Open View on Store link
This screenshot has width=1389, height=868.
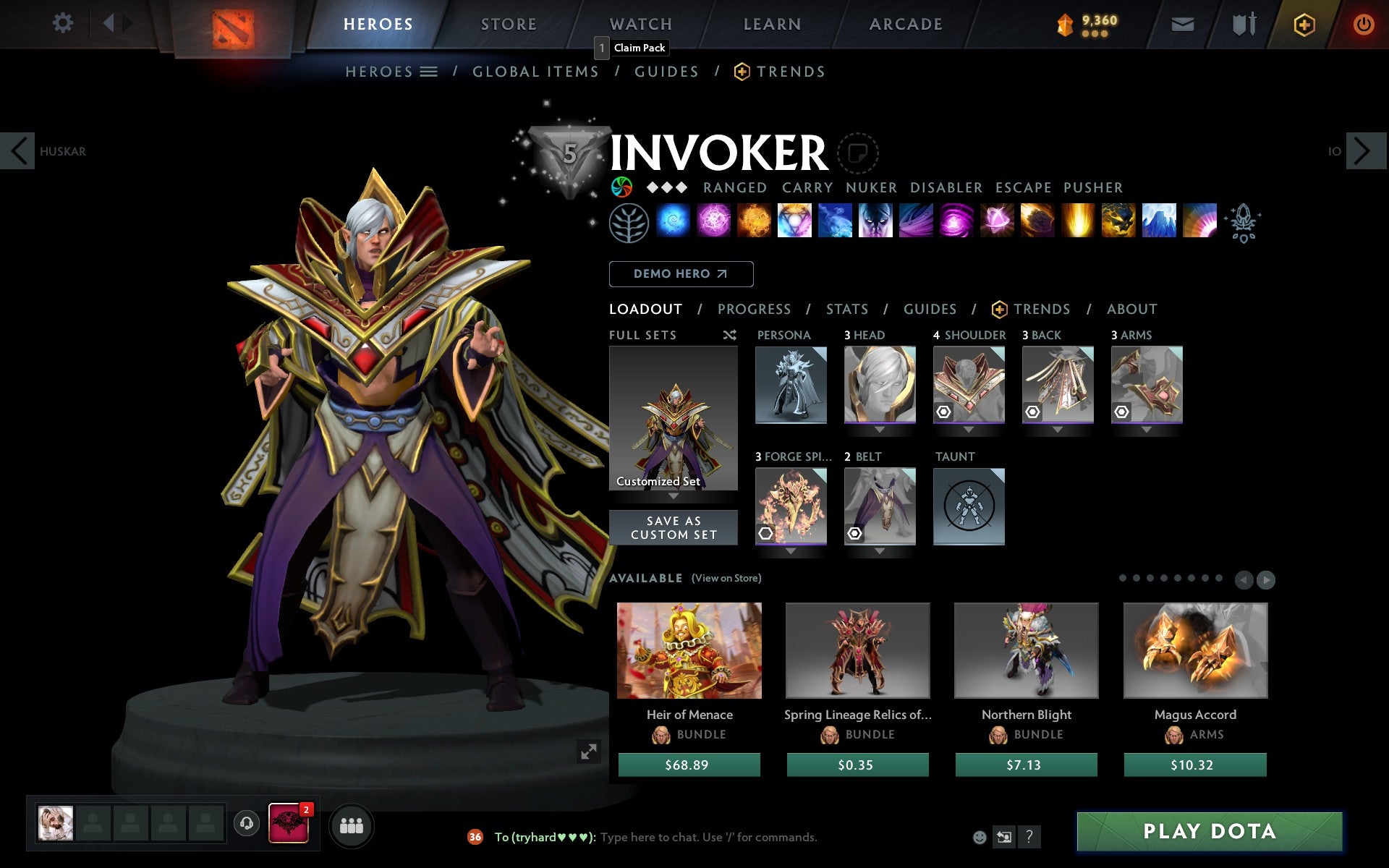click(726, 578)
